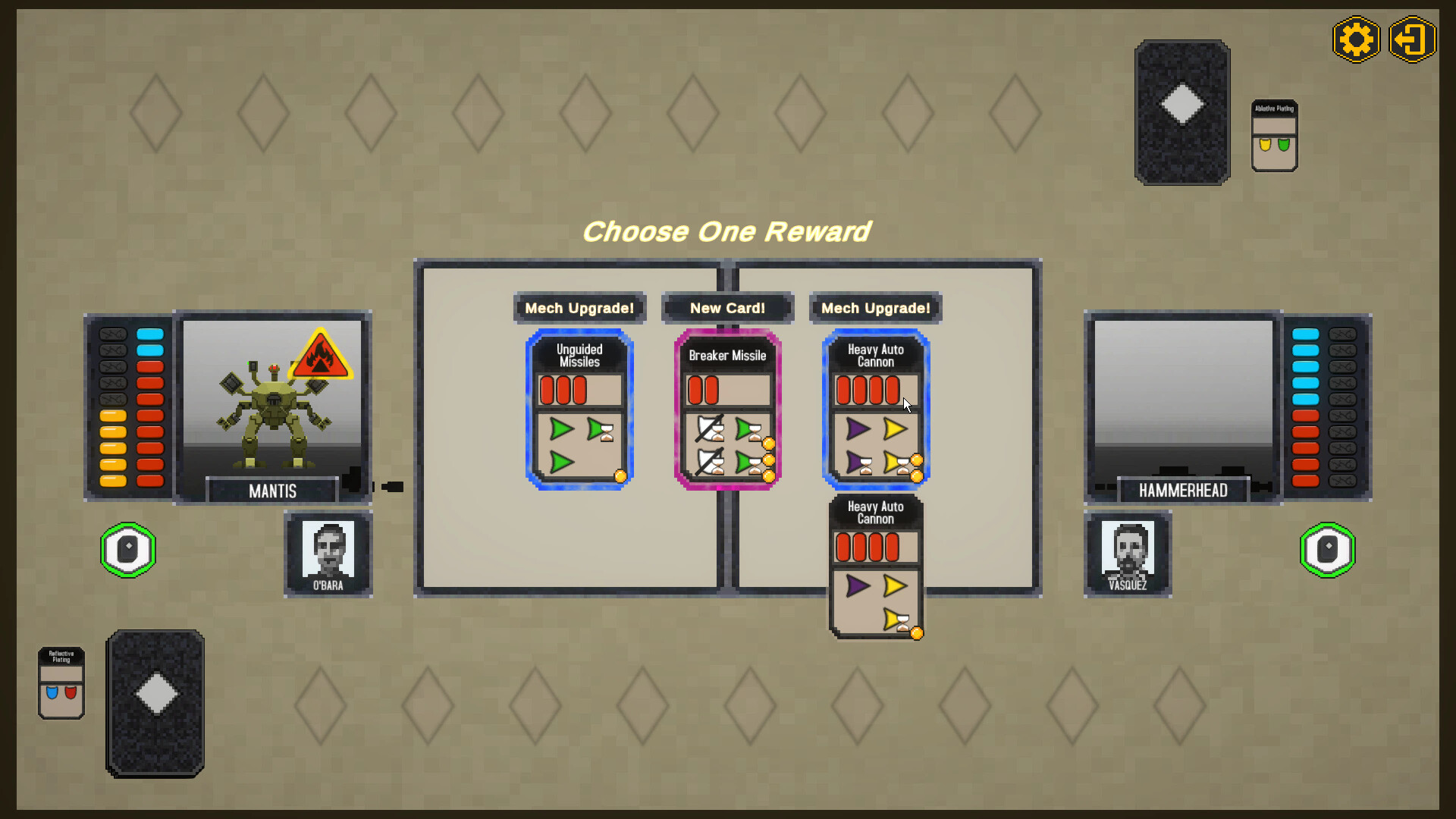Select O'BARA pilot portrait
1456x819 pixels.
(328, 553)
